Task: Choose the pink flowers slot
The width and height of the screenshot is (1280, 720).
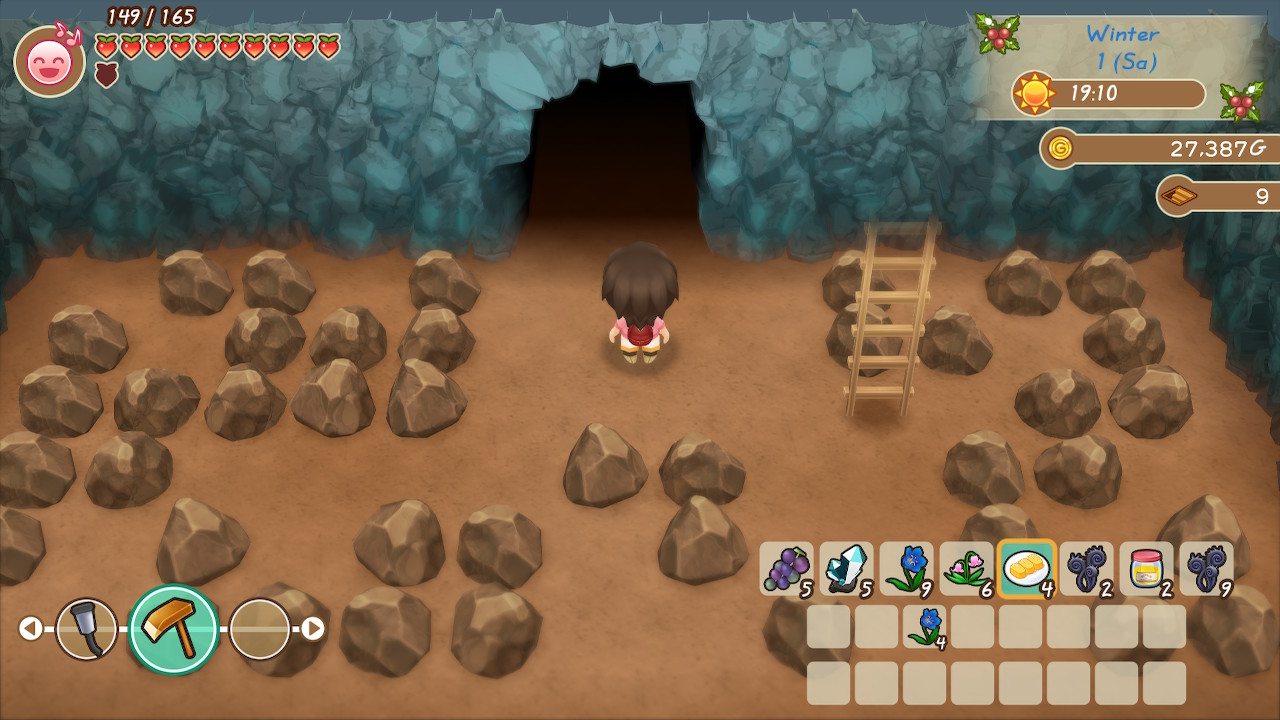Action: click(966, 569)
